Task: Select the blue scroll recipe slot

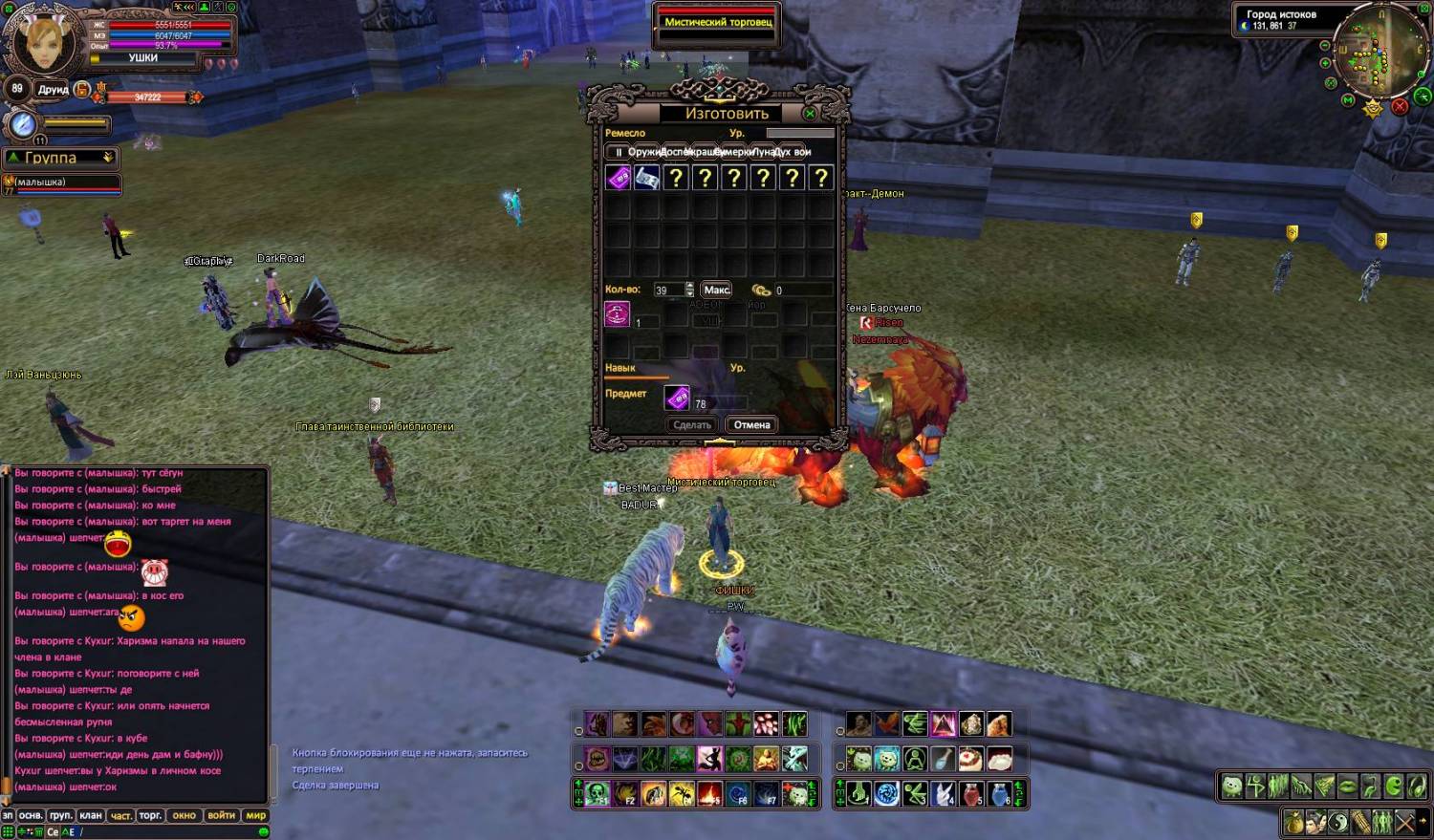Action: click(x=647, y=178)
